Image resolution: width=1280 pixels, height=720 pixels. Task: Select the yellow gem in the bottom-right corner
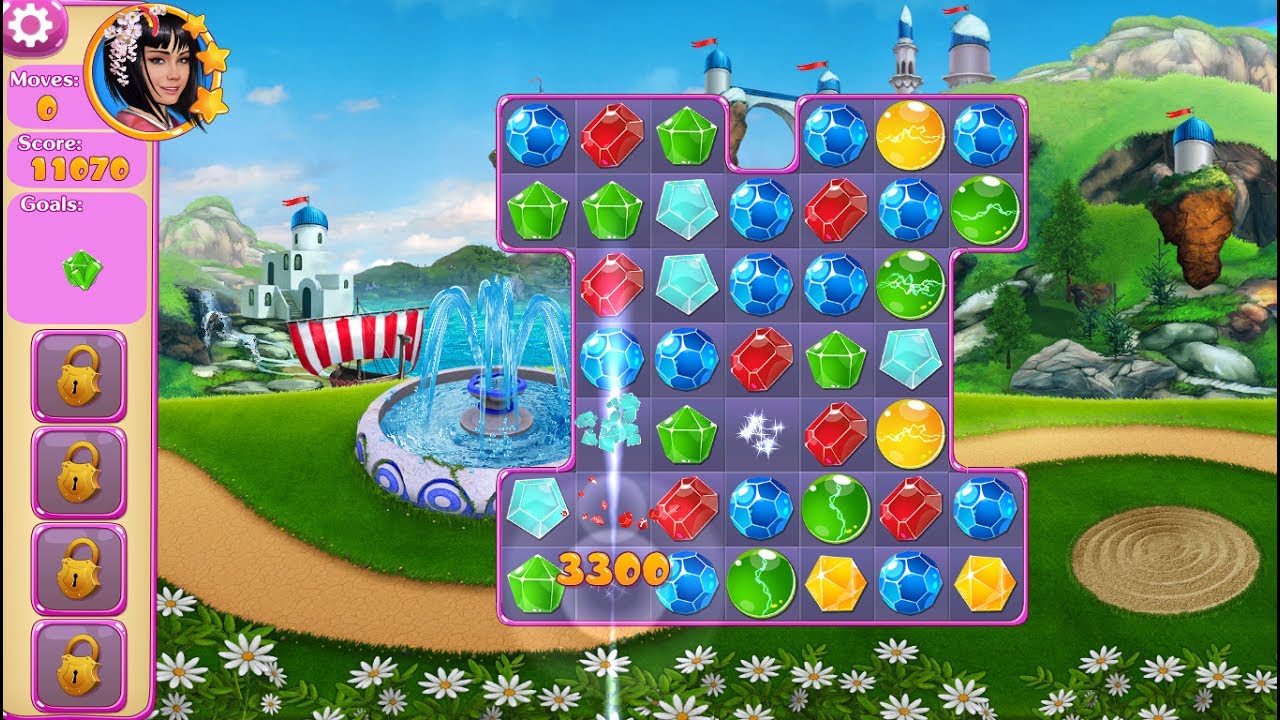point(985,583)
